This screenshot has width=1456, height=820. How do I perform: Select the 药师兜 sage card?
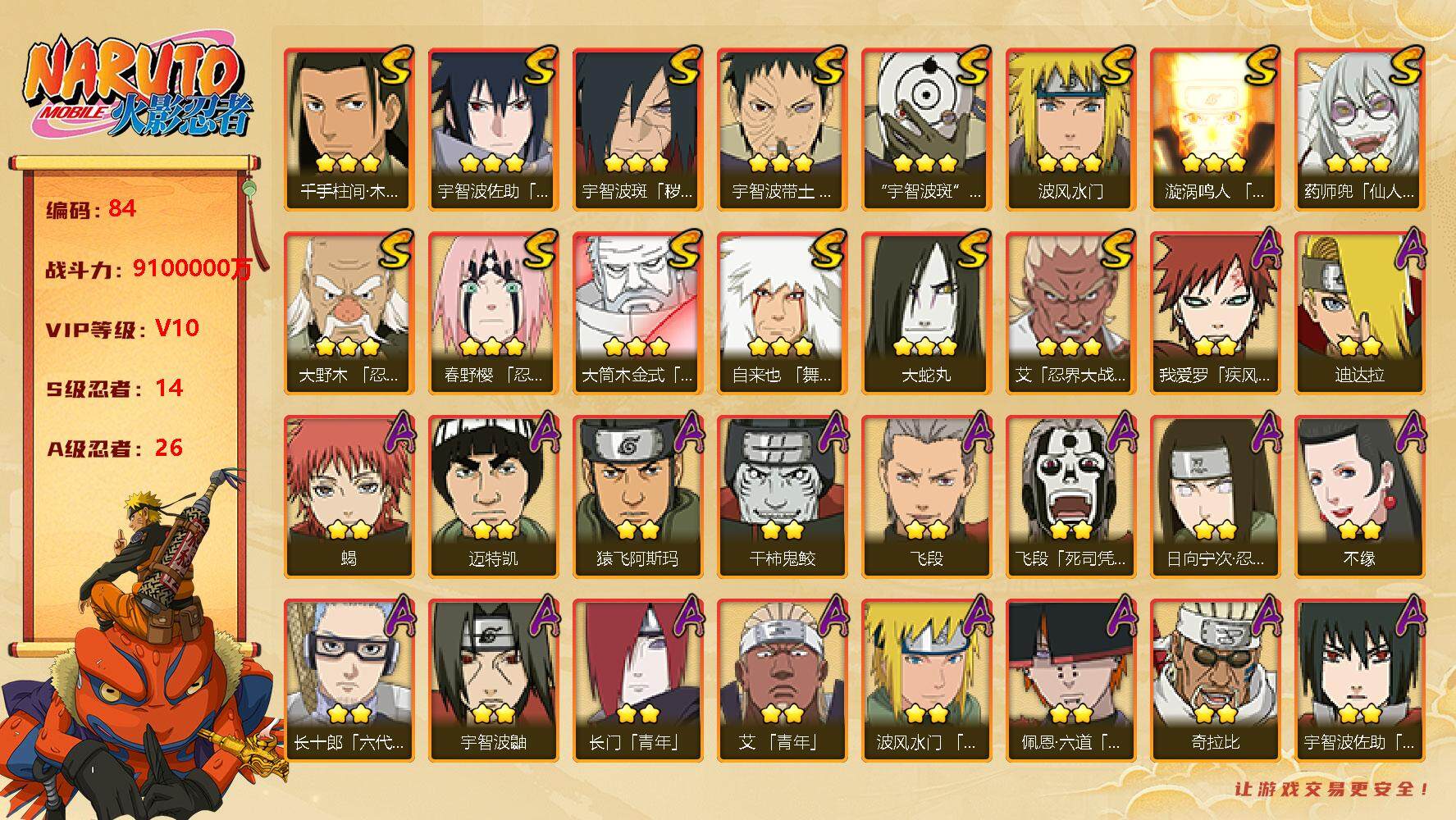pos(1359,129)
